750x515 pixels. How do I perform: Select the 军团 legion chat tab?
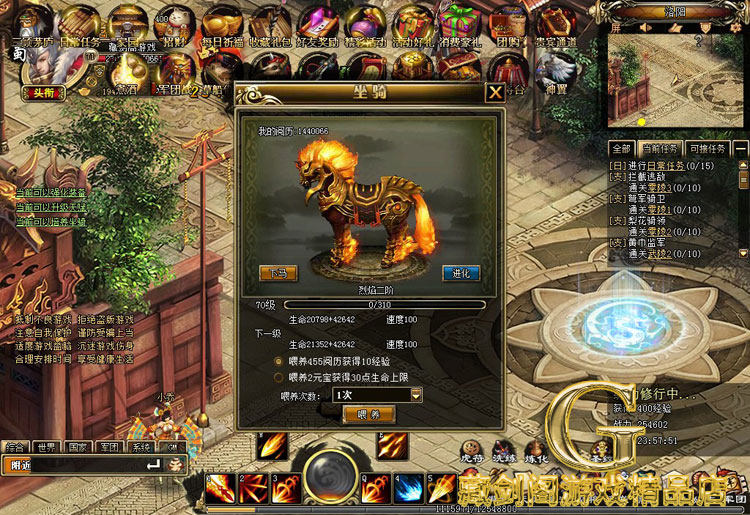110,447
